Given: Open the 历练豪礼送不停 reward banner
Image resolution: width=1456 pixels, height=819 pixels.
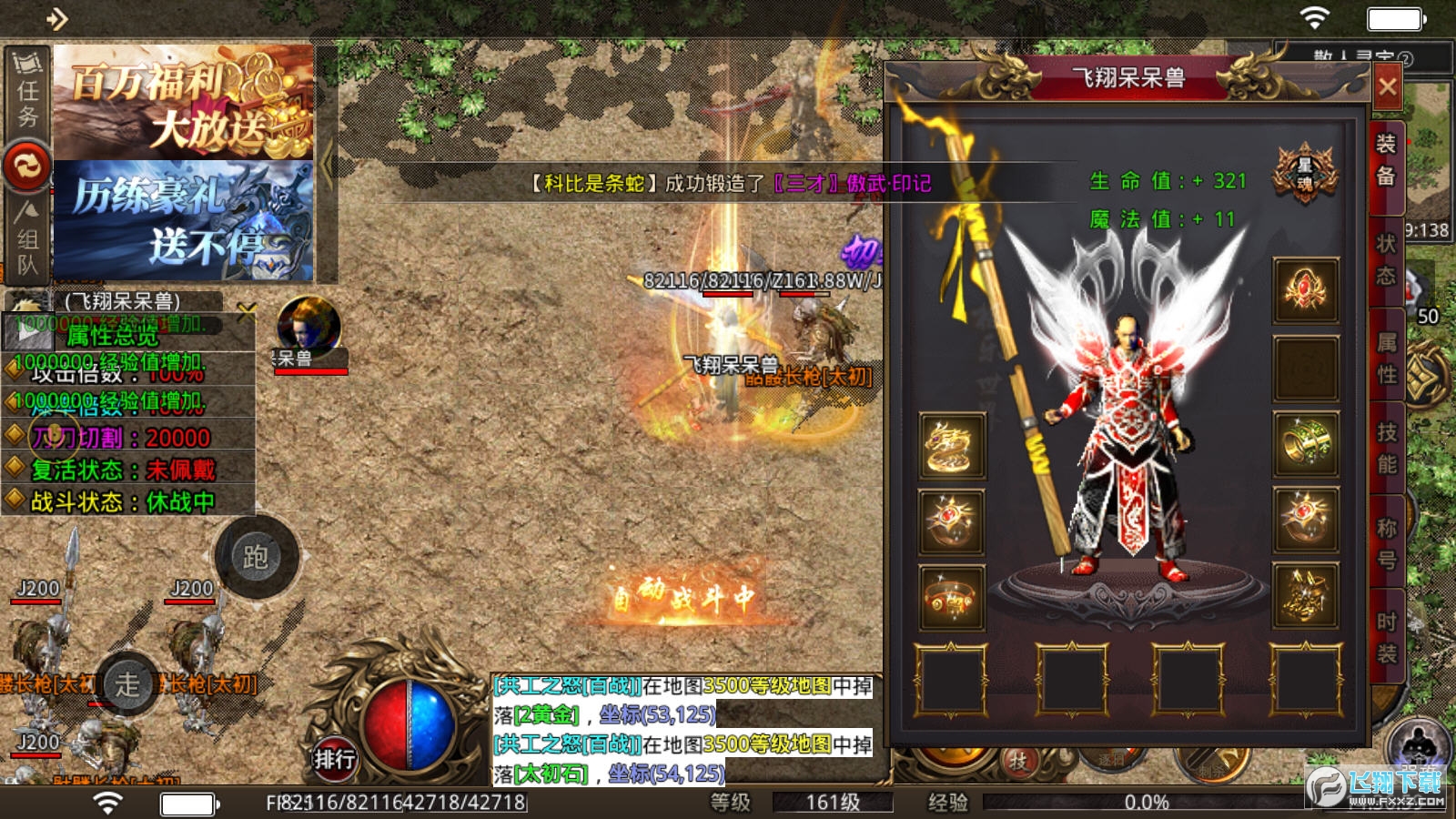Looking at the screenshot, I should (x=184, y=221).
